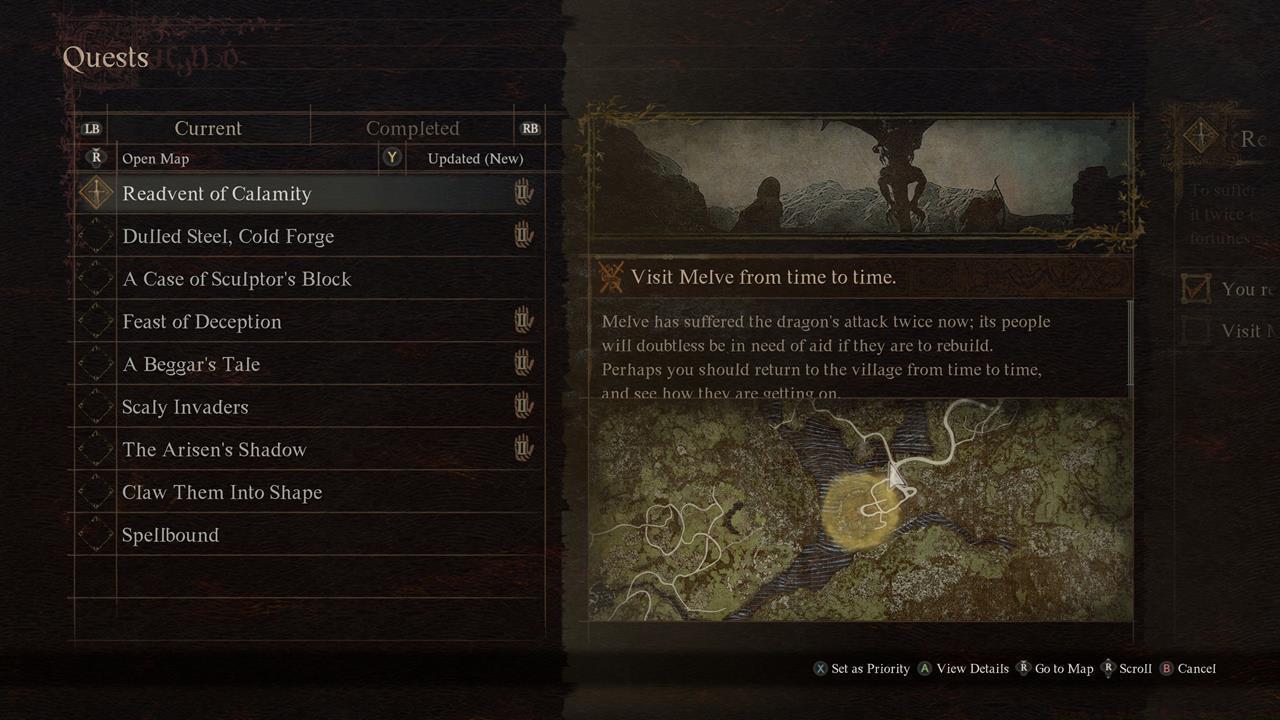Image resolution: width=1280 pixels, height=720 pixels.
Task: Click the quest emblem icon in the right panel
Action: pyautogui.click(x=1199, y=137)
